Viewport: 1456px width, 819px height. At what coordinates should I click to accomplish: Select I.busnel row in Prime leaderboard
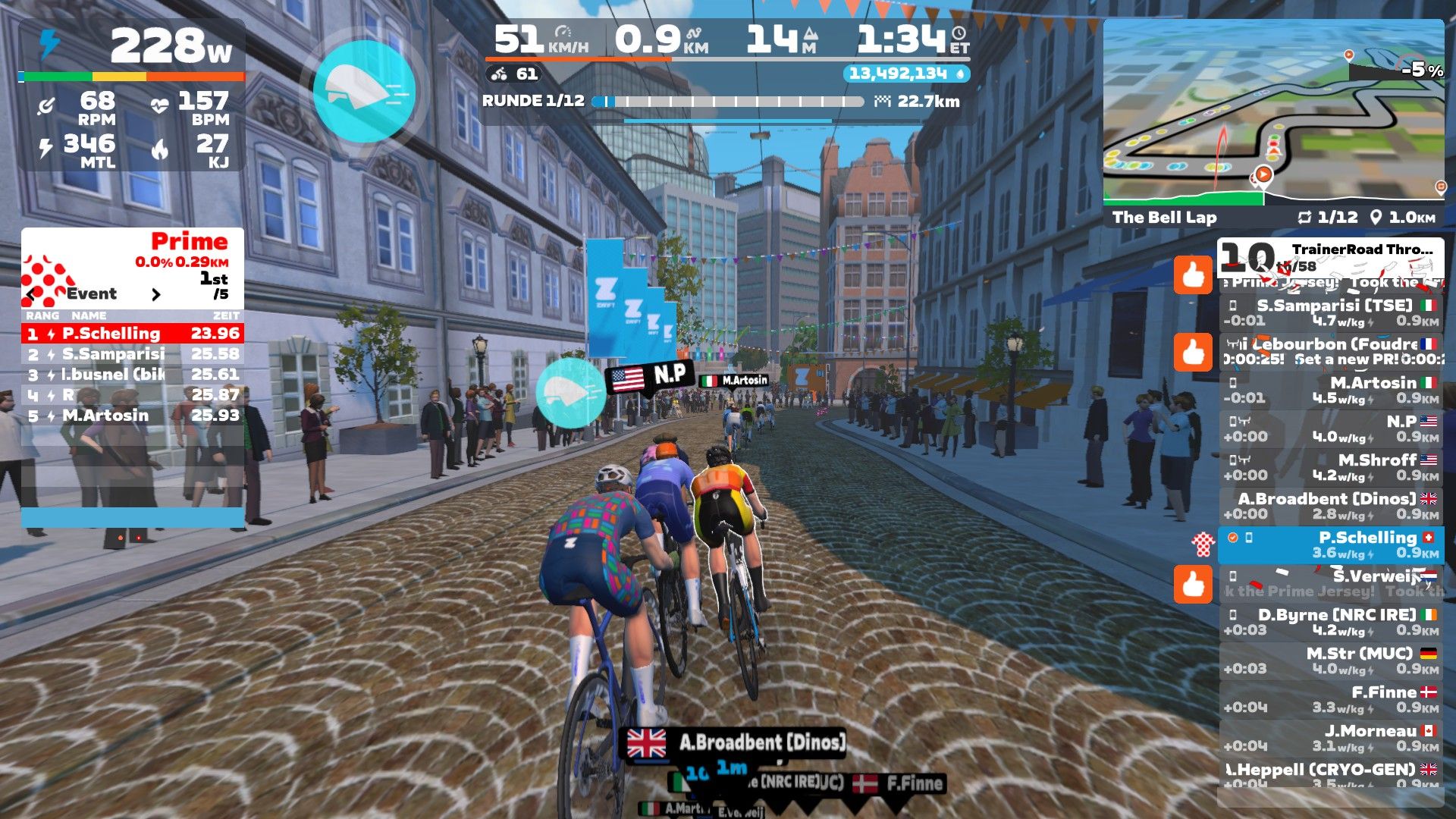pyautogui.click(x=133, y=375)
